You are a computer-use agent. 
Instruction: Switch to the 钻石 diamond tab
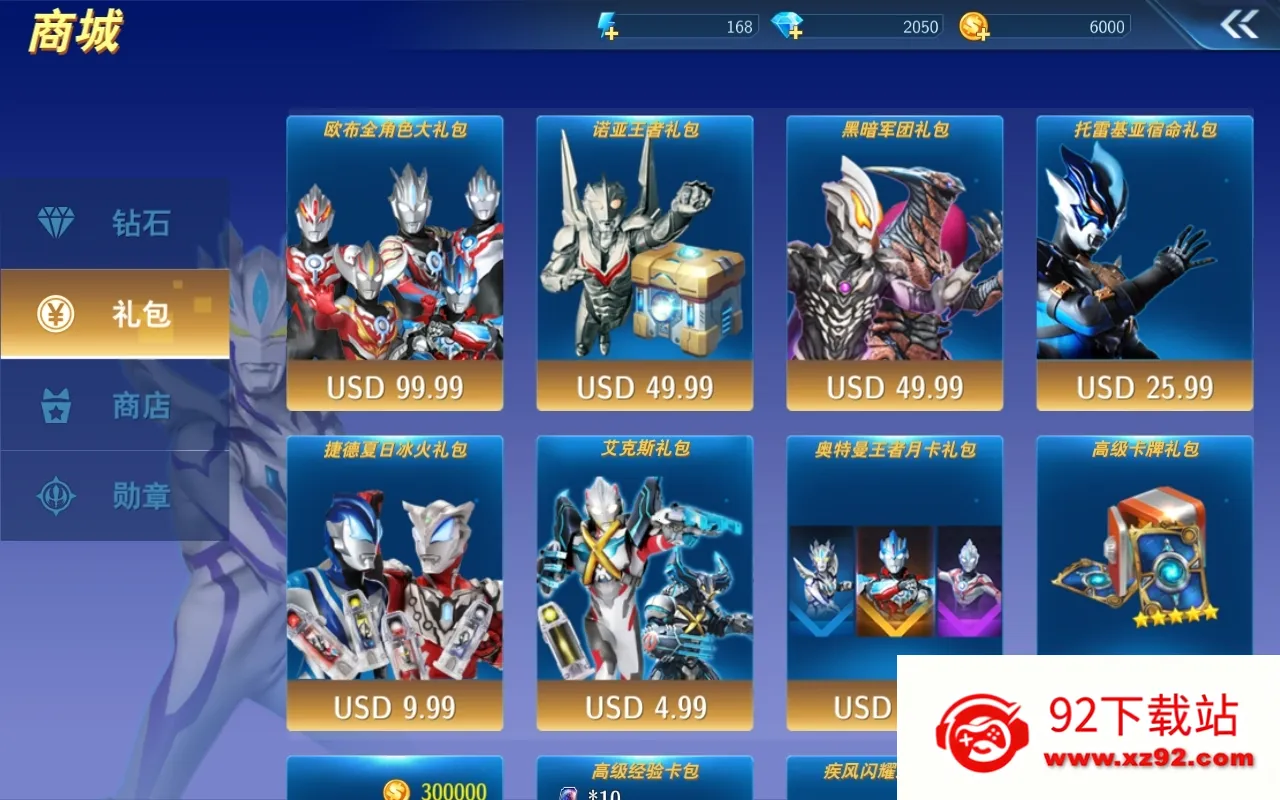[55, 222]
